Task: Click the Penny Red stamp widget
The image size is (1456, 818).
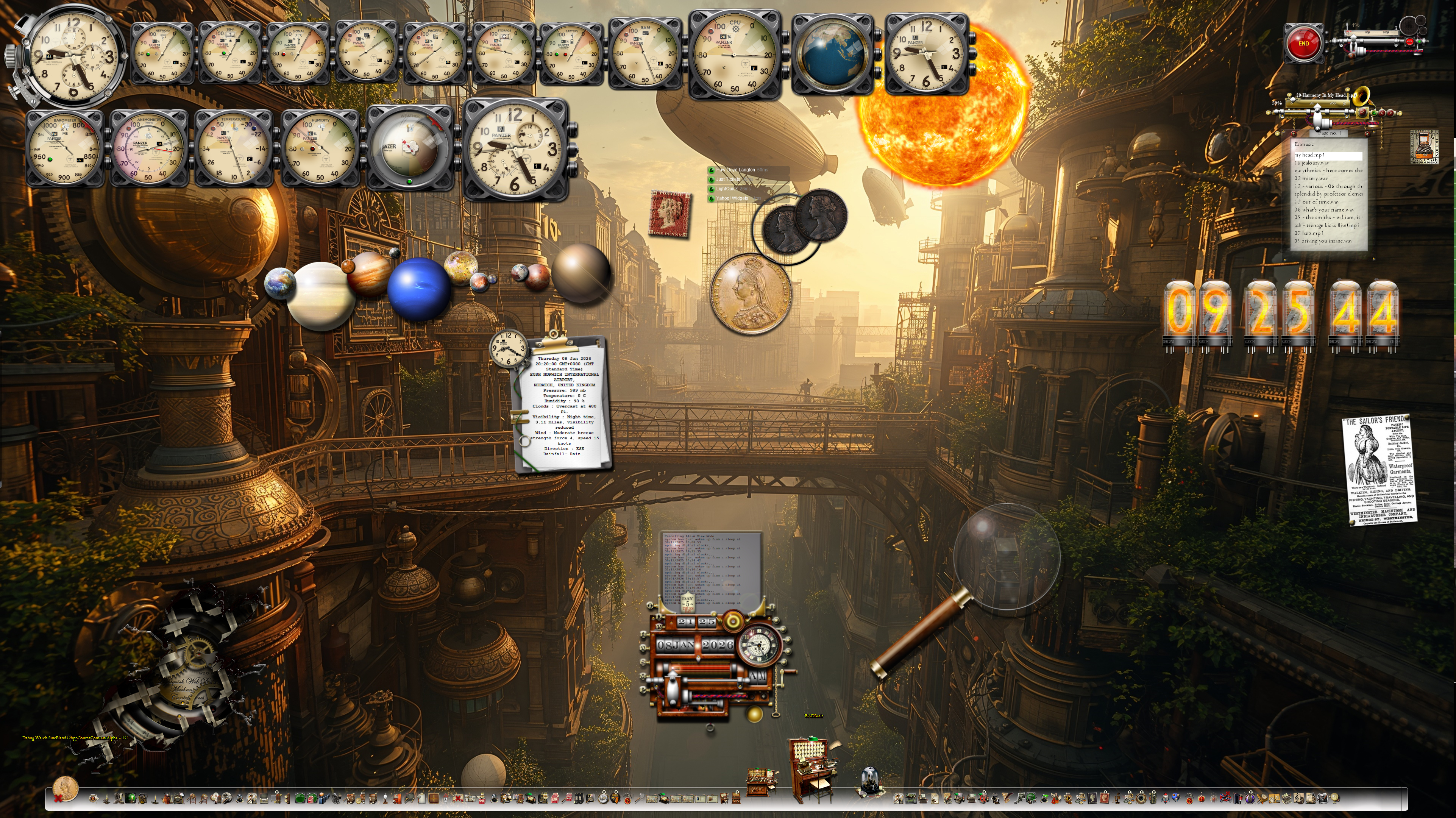Action: point(670,214)
